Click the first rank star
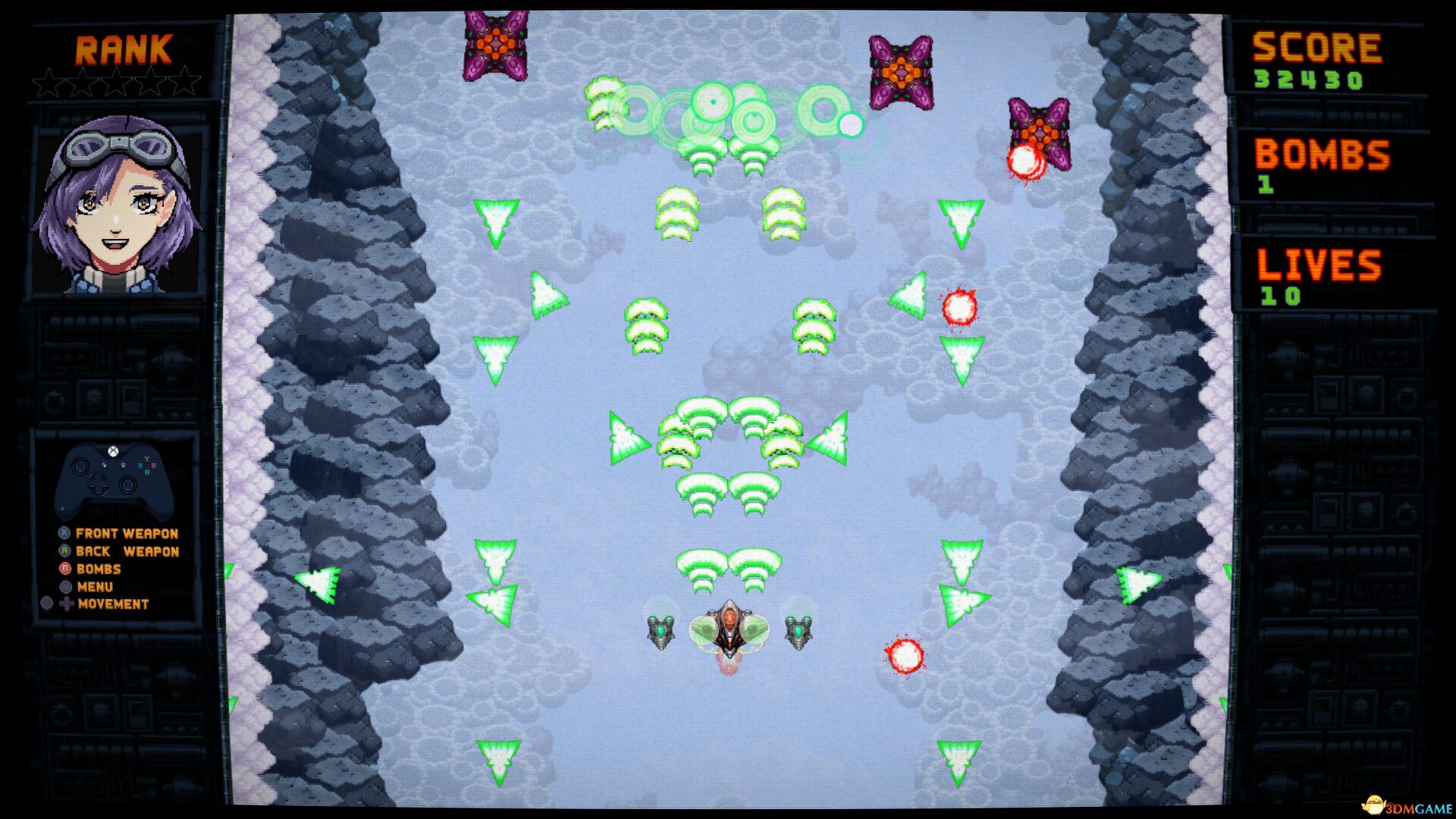The width and height of the screenshot is (1456, 819). [51, 78]
